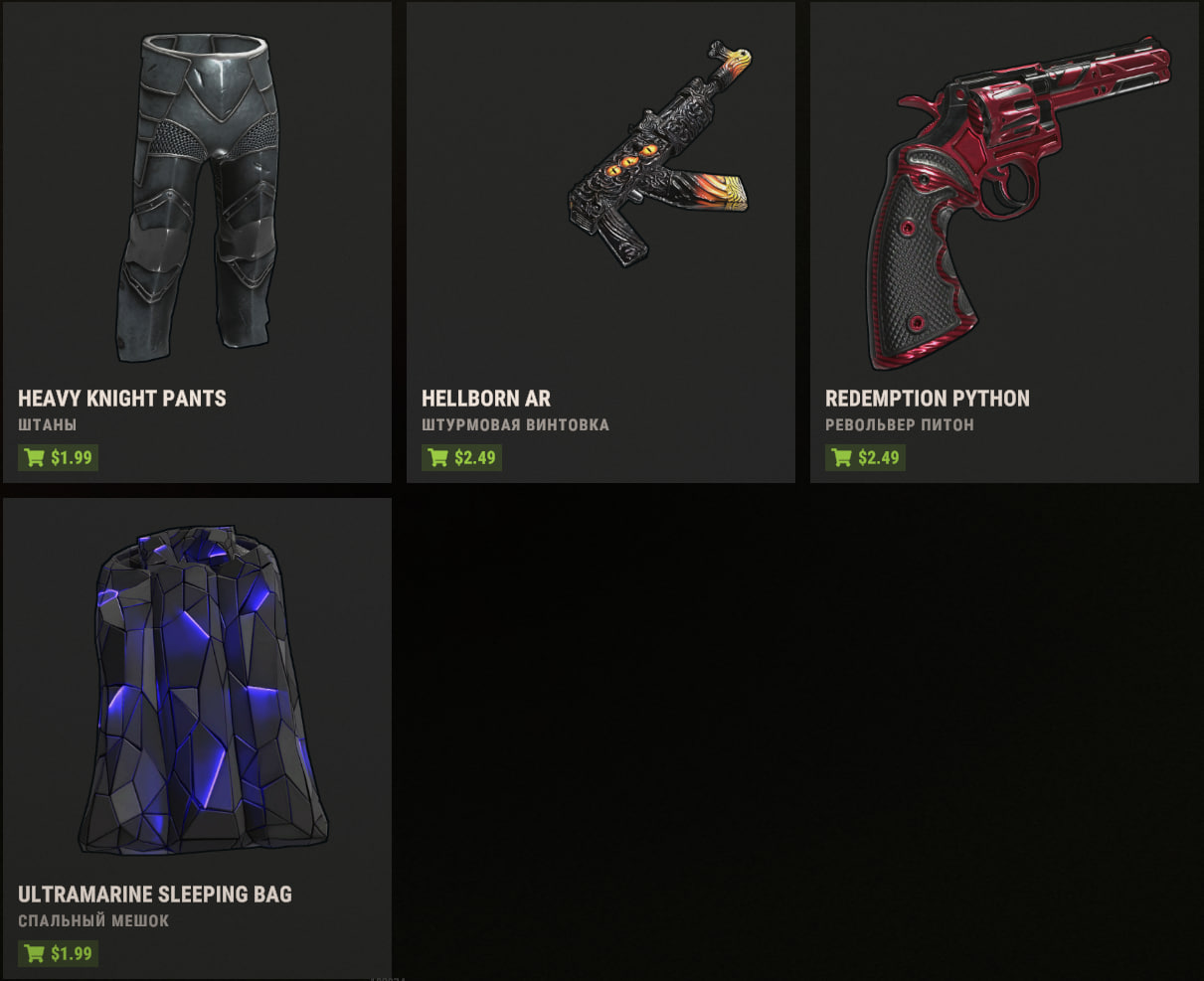
Task: Add Ultramarine Sleeping Bag to cart
Action: (59, 954)
